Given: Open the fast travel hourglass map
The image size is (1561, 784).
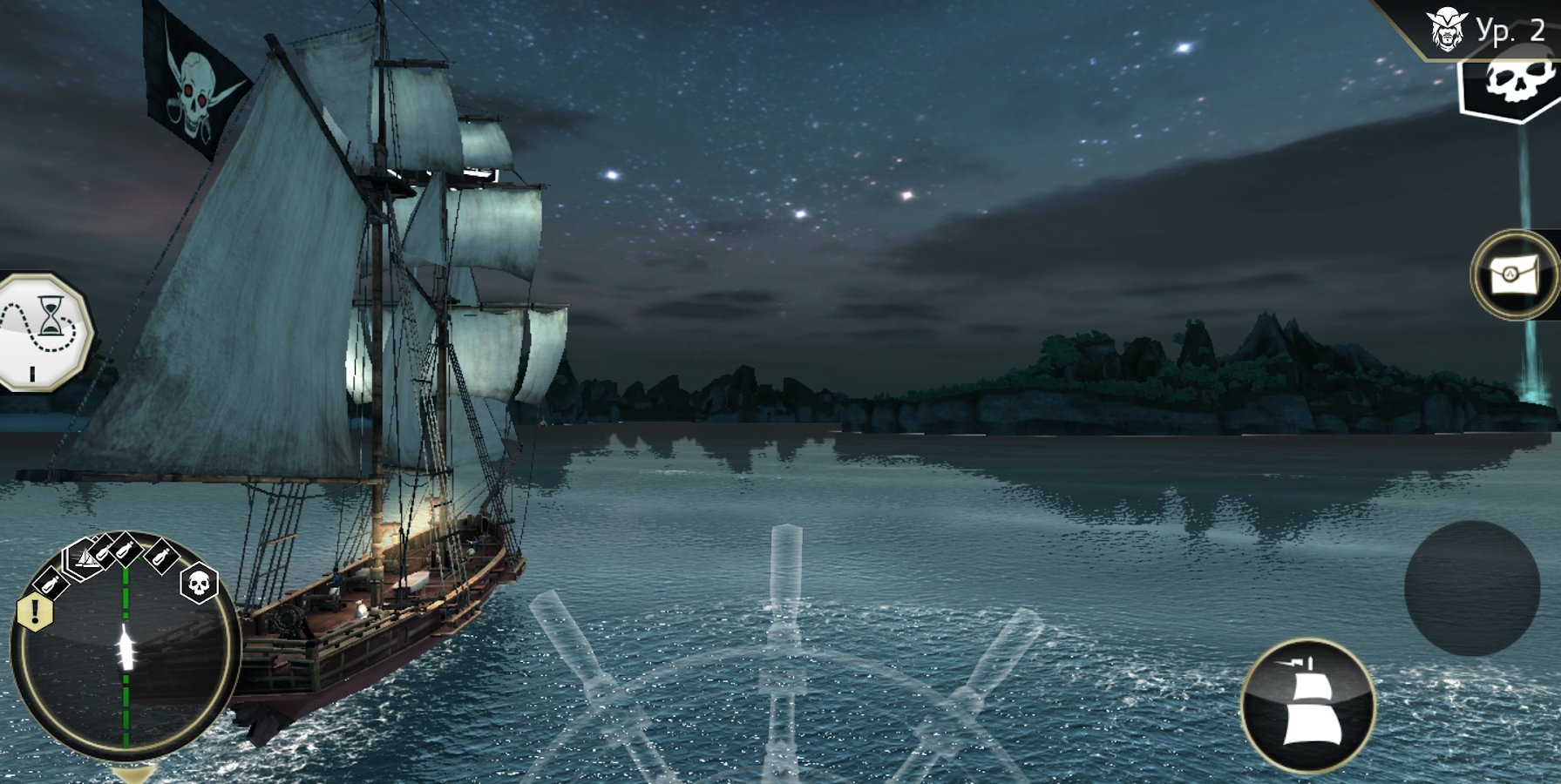Looking at the screenshot, I should tap(44, 331).
